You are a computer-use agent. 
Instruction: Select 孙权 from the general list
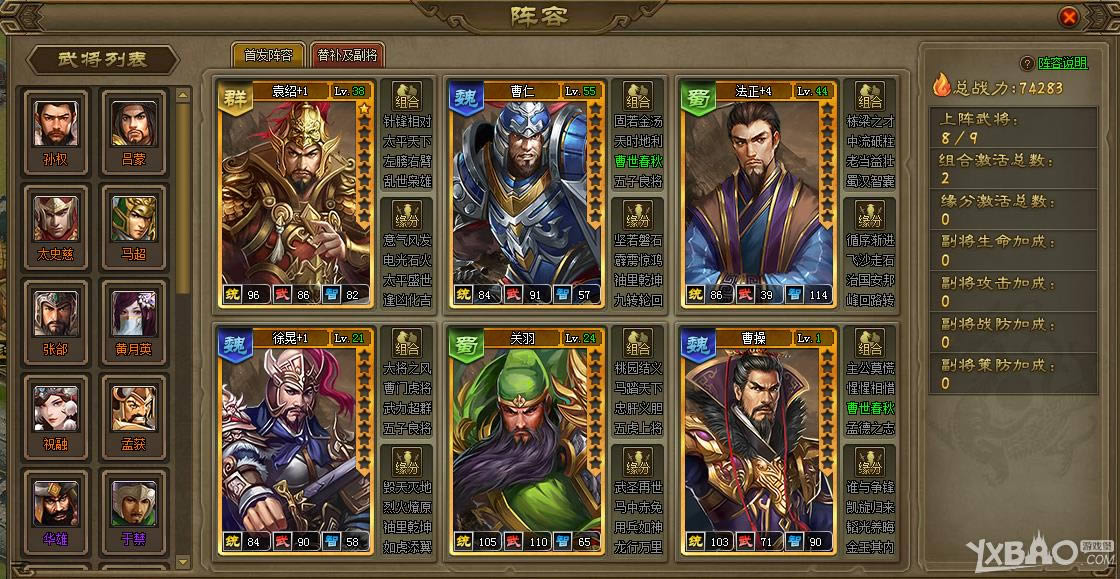(56, 129)
